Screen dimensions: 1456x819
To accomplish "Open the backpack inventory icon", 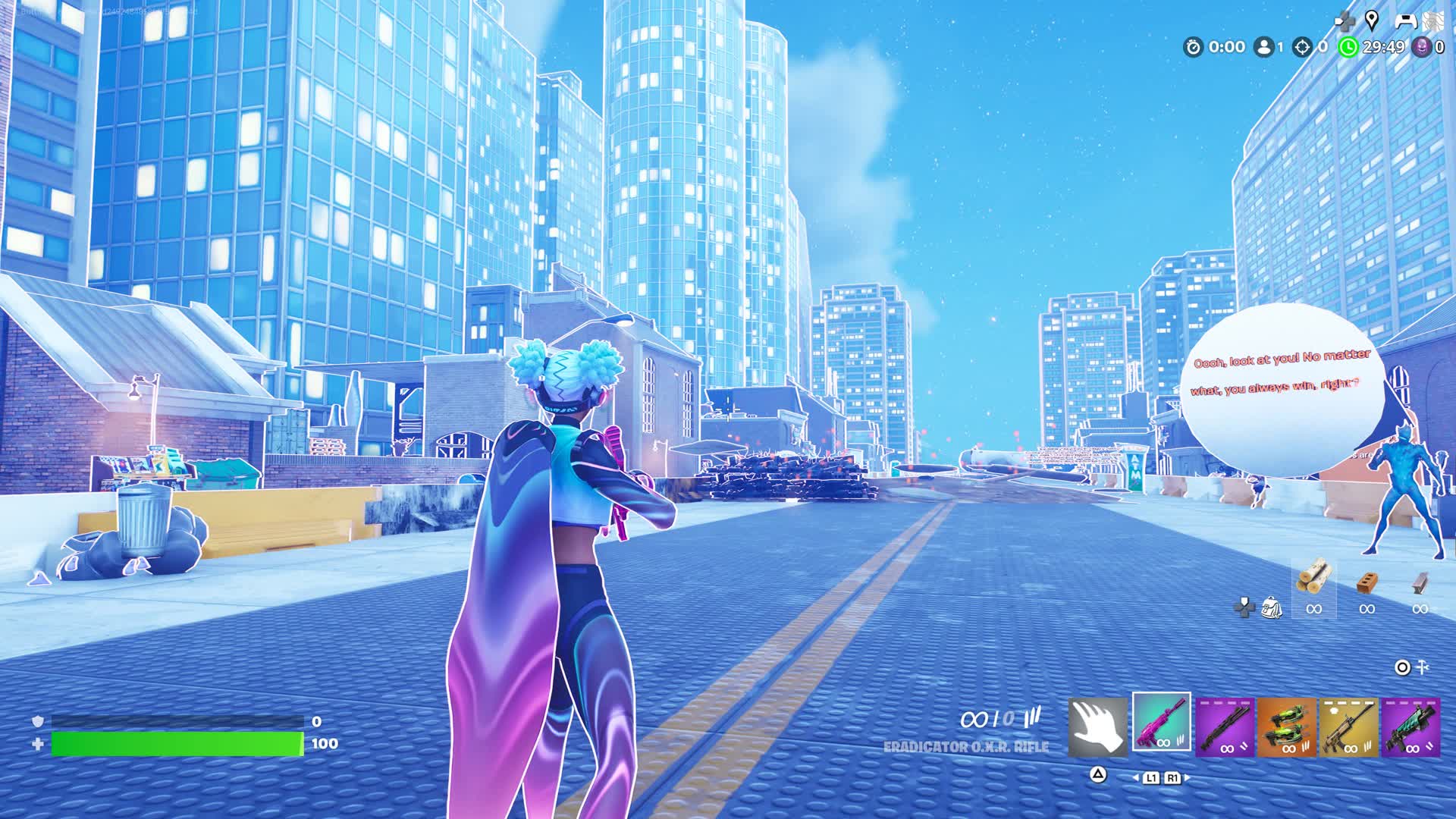I will (1271, 607).
